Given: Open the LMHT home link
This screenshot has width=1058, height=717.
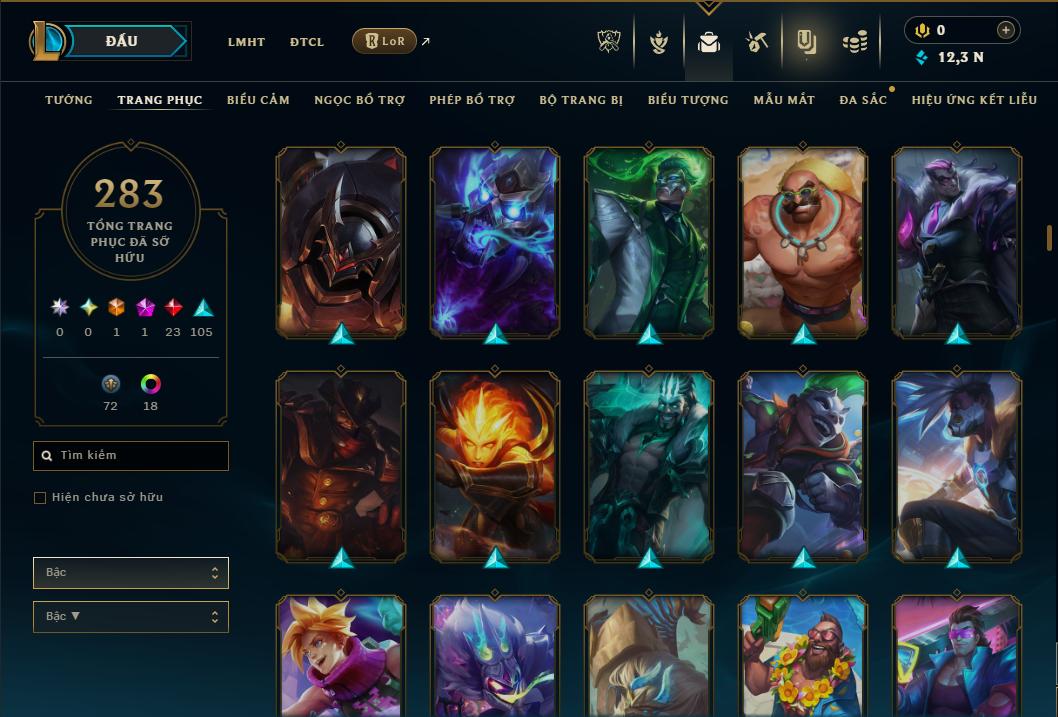Looking at the screenshot, I should 246,42.
